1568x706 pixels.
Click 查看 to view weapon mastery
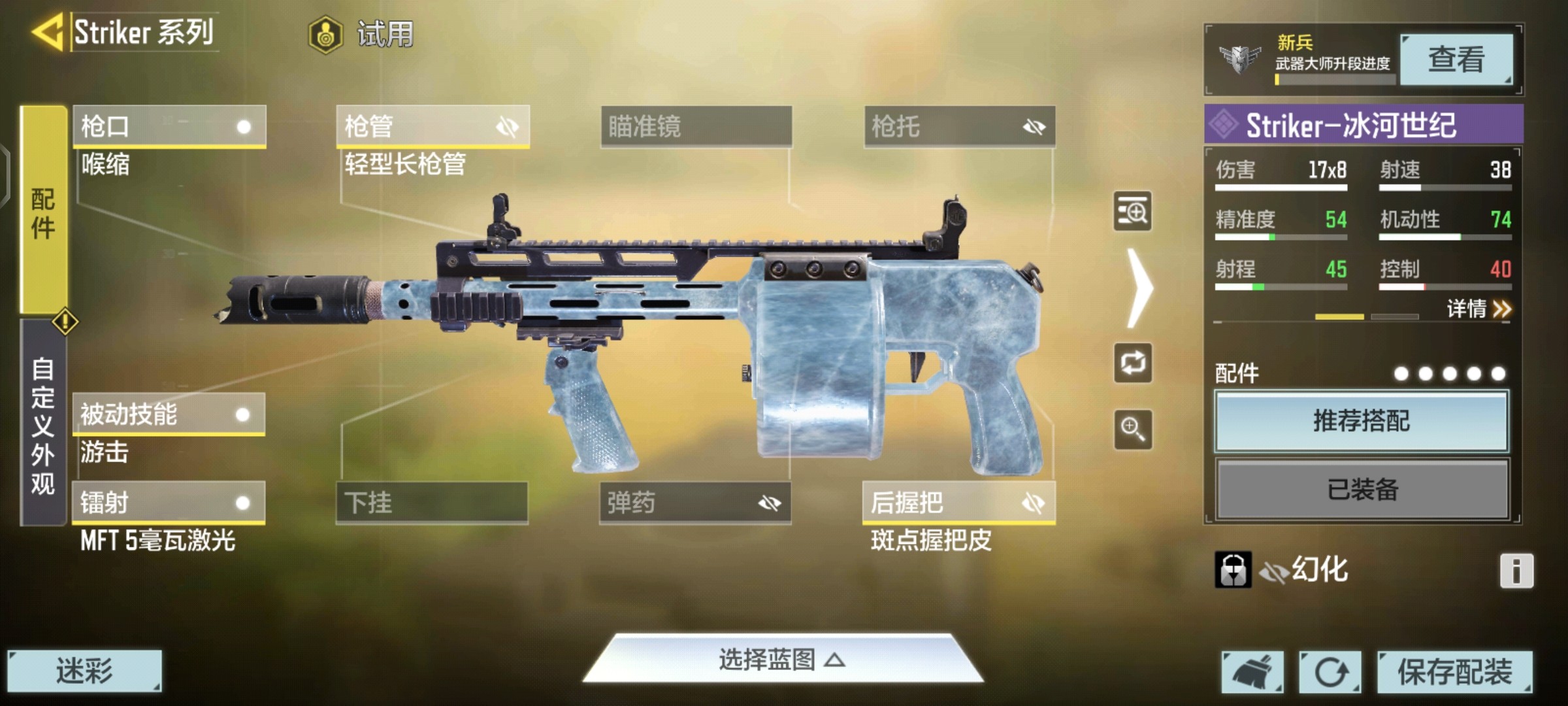pyautogui.click(x=1456, y=59)
